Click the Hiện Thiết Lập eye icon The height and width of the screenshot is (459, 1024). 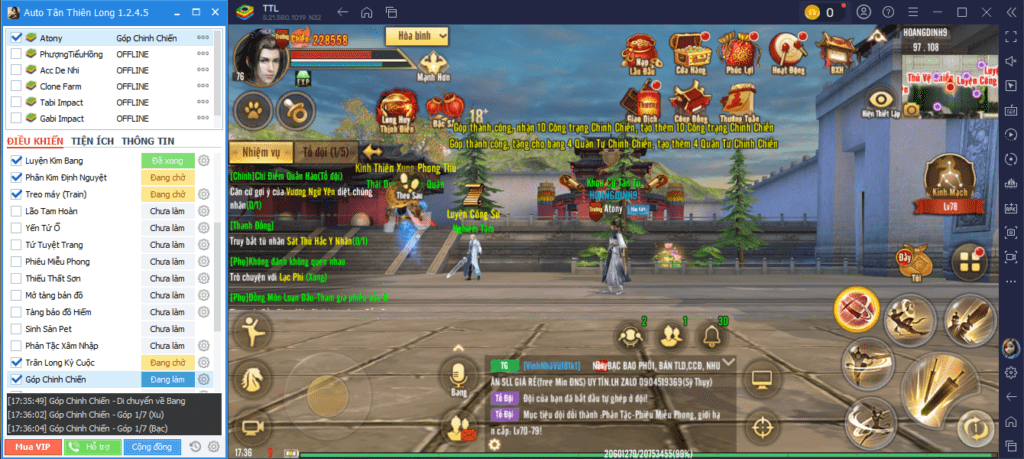coord(881,102)
